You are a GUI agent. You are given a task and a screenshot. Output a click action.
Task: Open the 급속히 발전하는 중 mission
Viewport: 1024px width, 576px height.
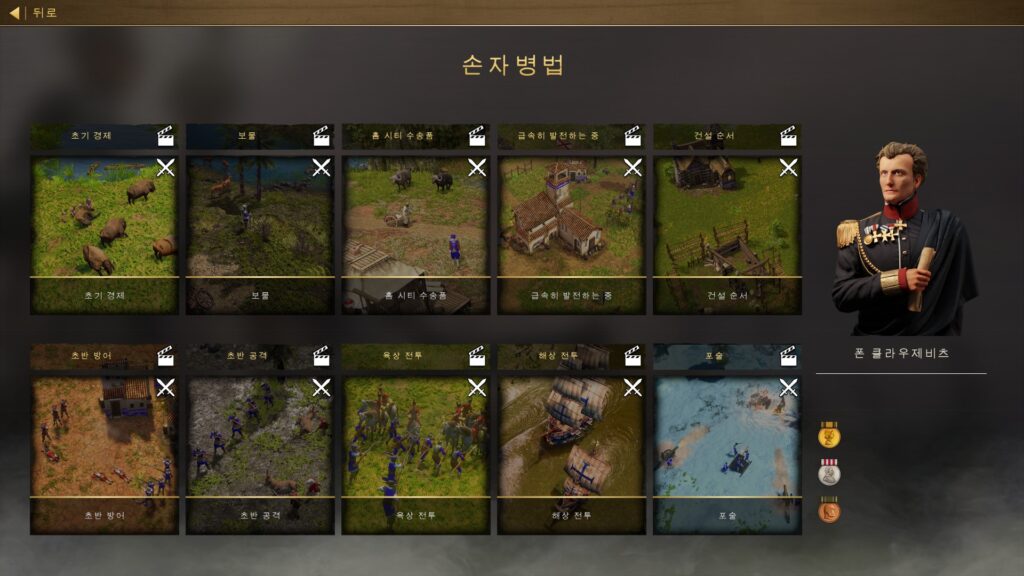pyautogui.click(x=572, y=234)
